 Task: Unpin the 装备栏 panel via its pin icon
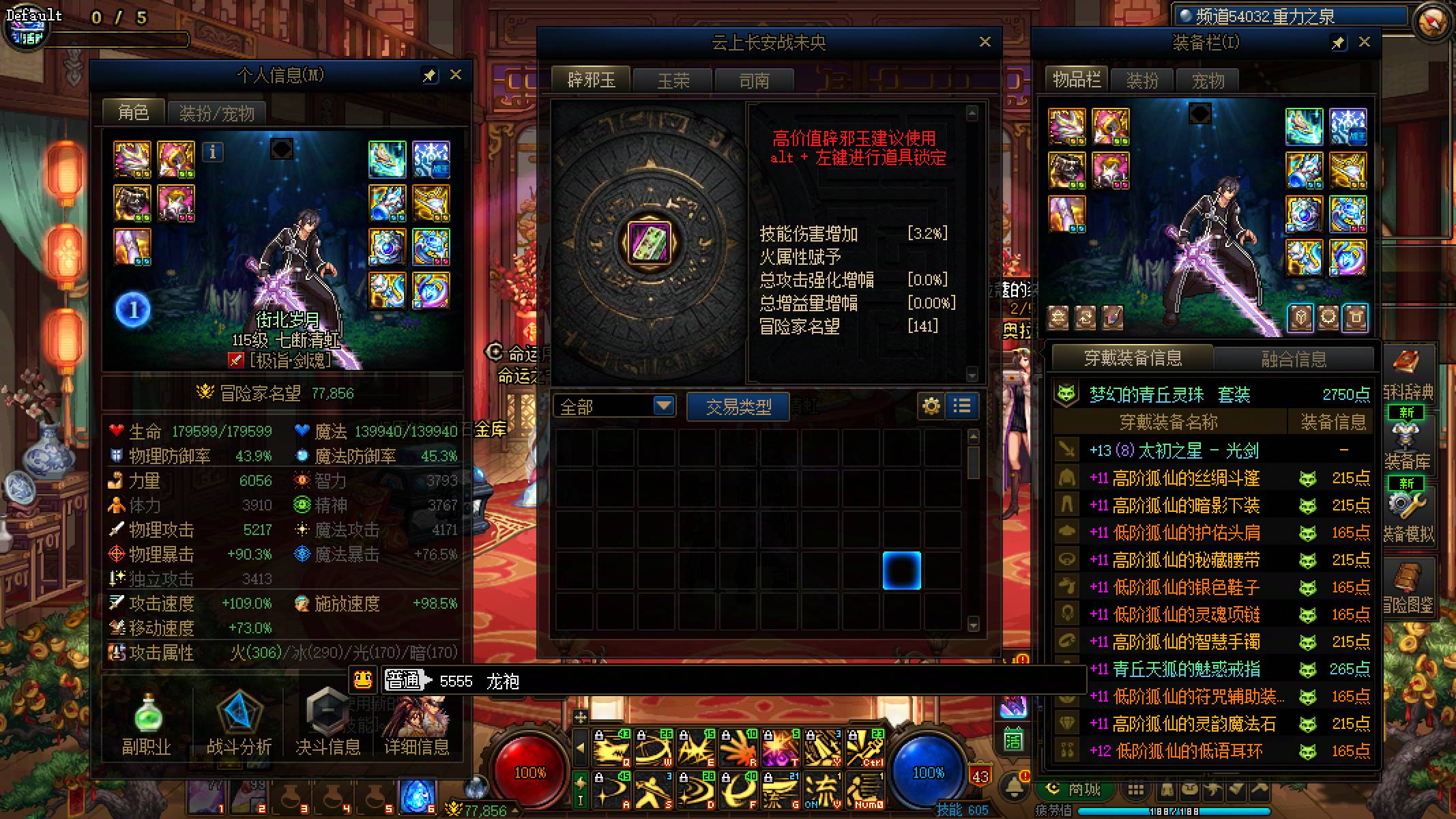tap(1338, 42)
